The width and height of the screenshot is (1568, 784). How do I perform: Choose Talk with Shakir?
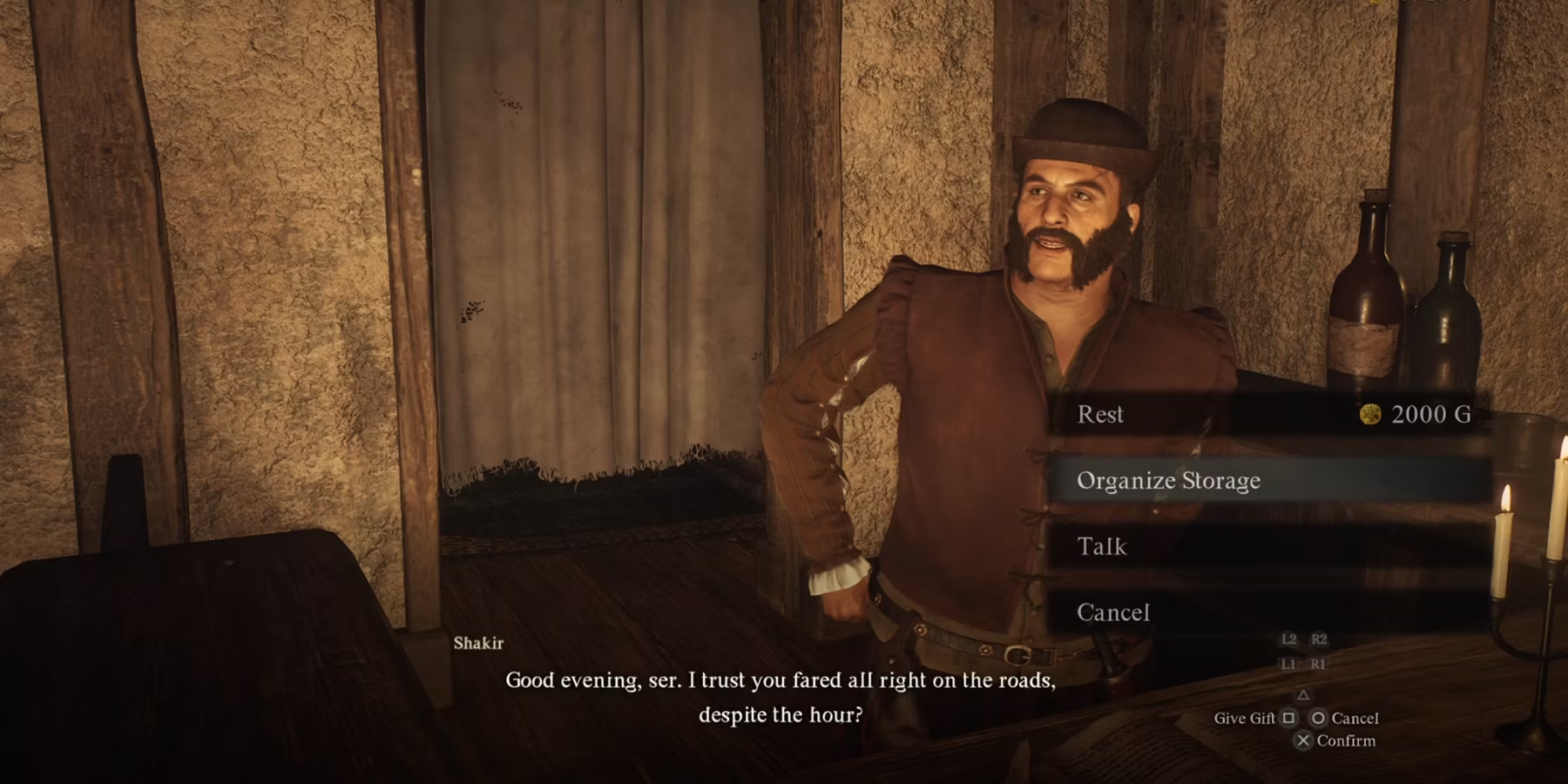1267,547
